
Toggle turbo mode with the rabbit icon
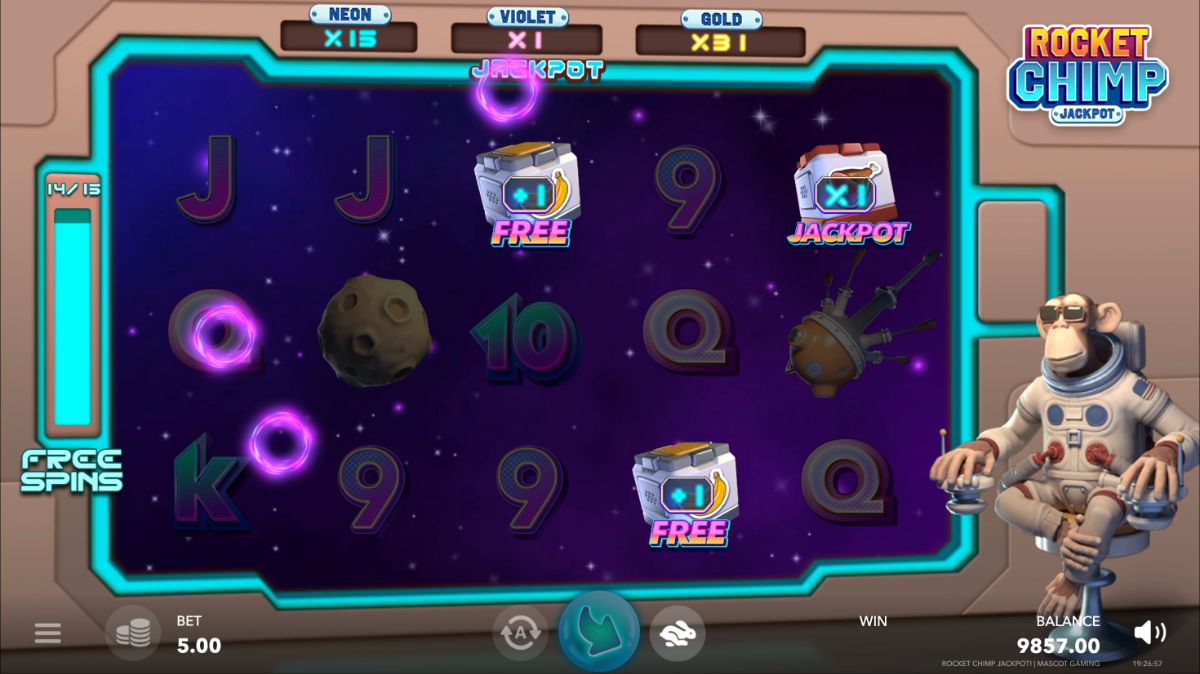[678, 633]
